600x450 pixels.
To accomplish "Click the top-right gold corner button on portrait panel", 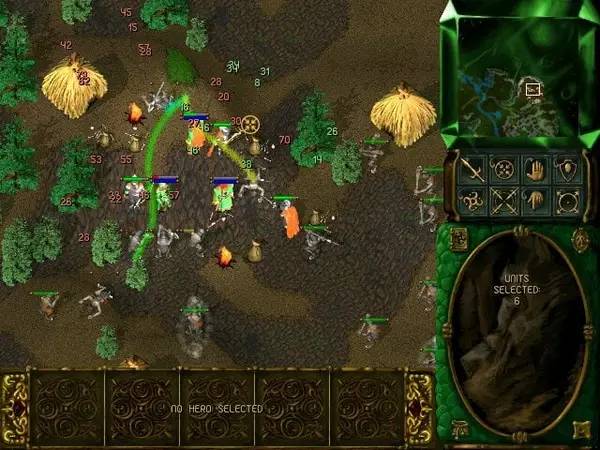I will [x=582, y=238].
